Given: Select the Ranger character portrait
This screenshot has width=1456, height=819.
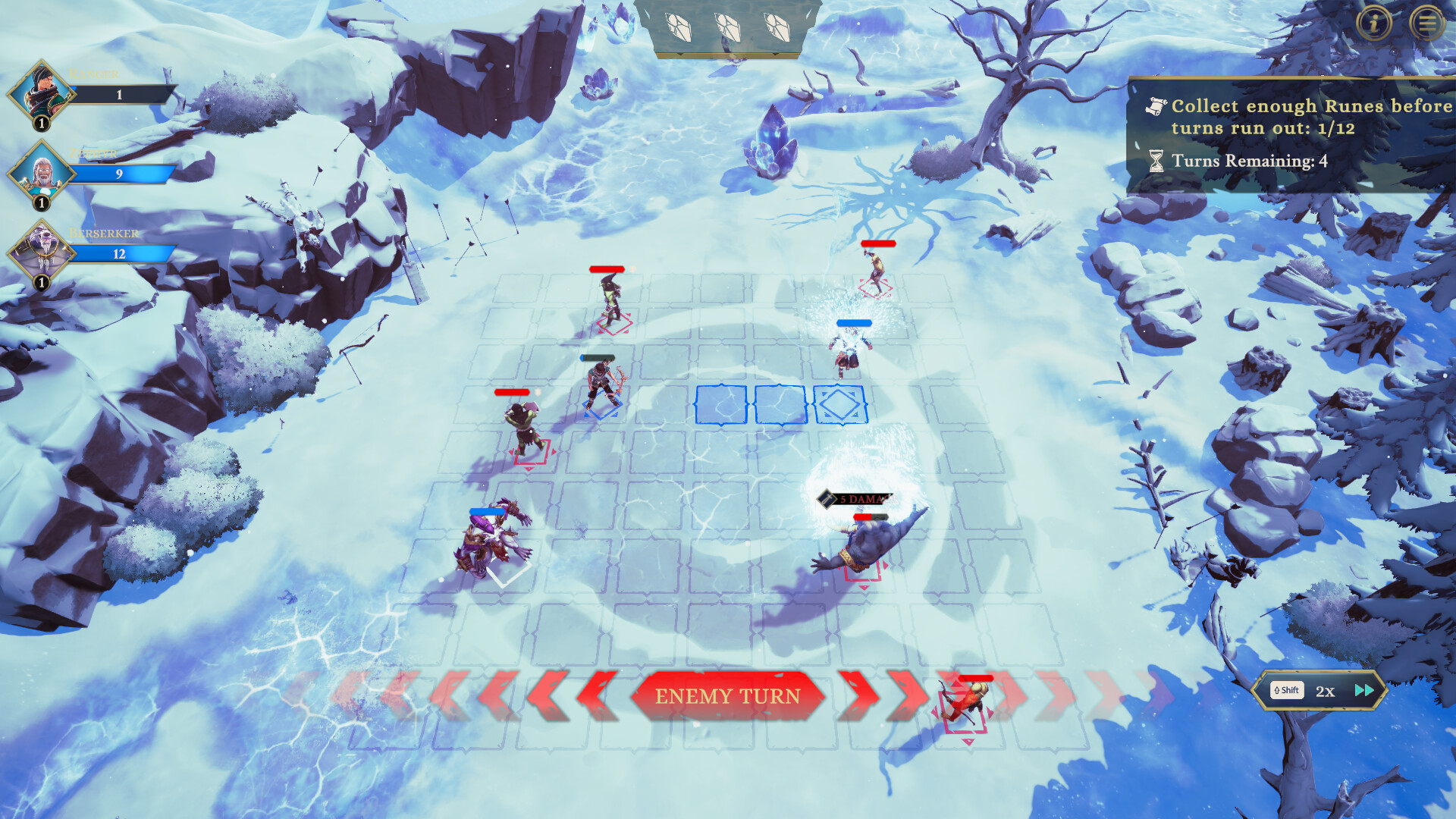Looking at the screenshot, I should [x=39, y=91].
